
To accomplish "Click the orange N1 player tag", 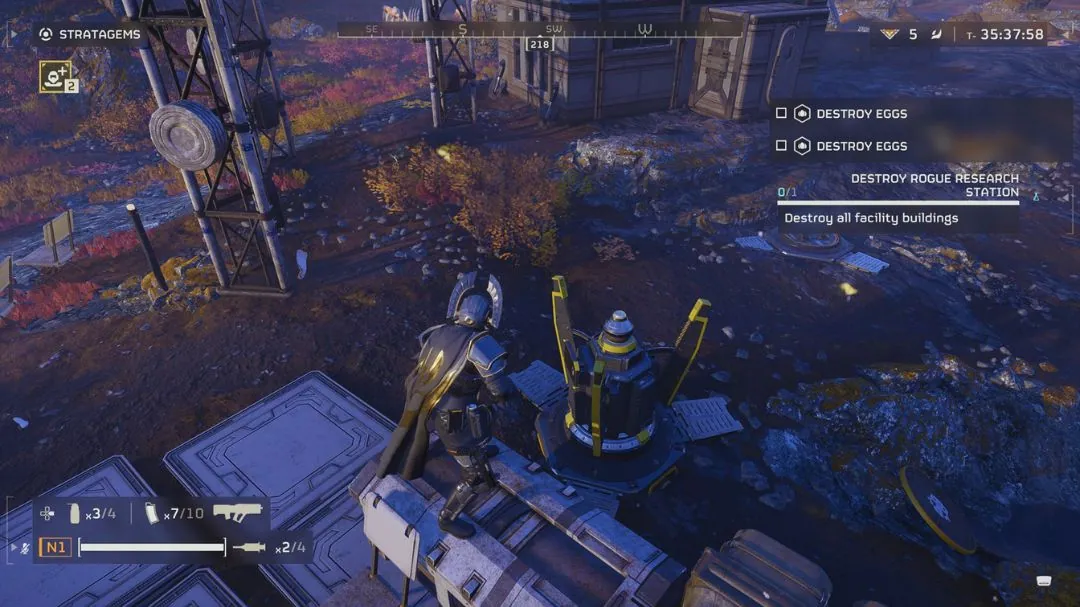I will (55, 547).
